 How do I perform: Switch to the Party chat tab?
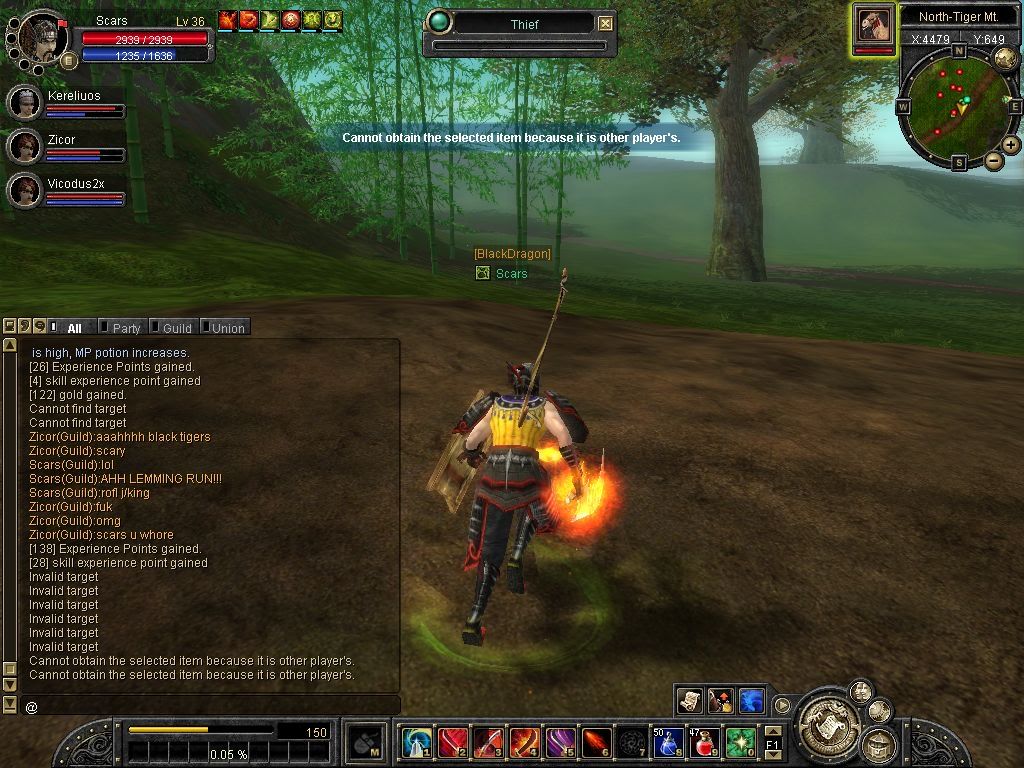click(126, 328)
